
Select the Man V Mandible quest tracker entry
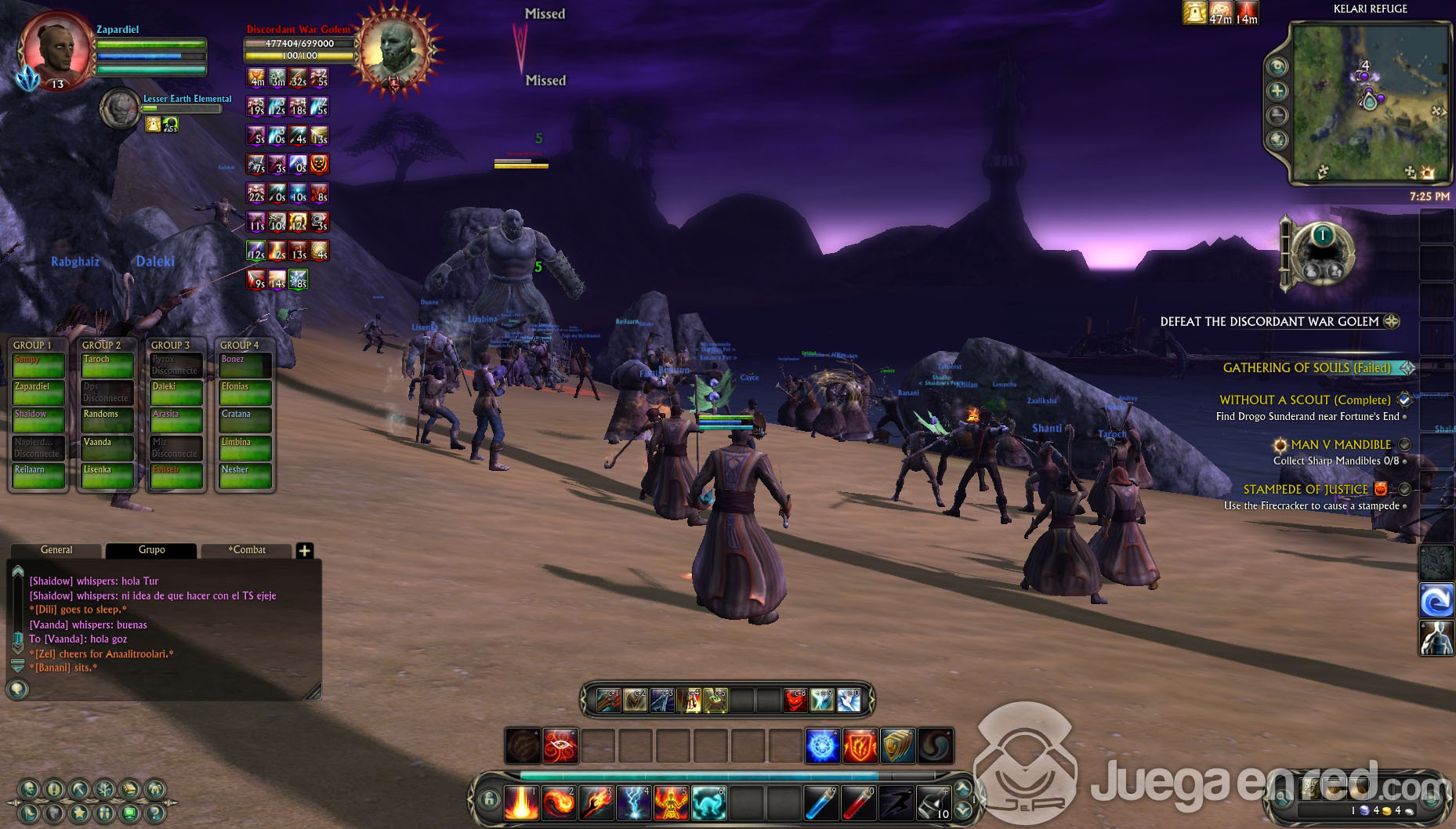pyautogui.click(x=1340, y=445)
